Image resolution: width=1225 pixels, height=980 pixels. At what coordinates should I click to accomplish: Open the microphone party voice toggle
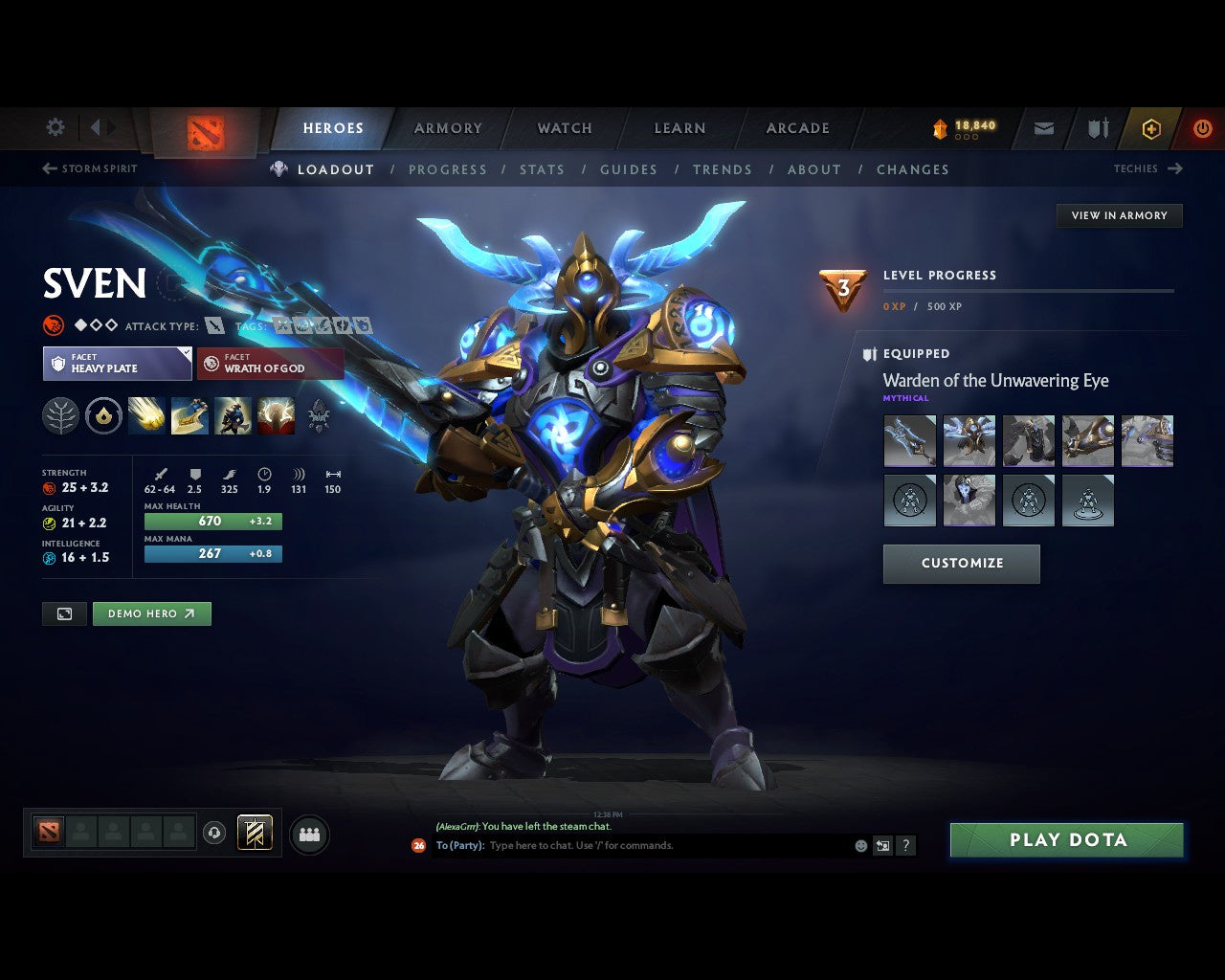coord(214,833)
